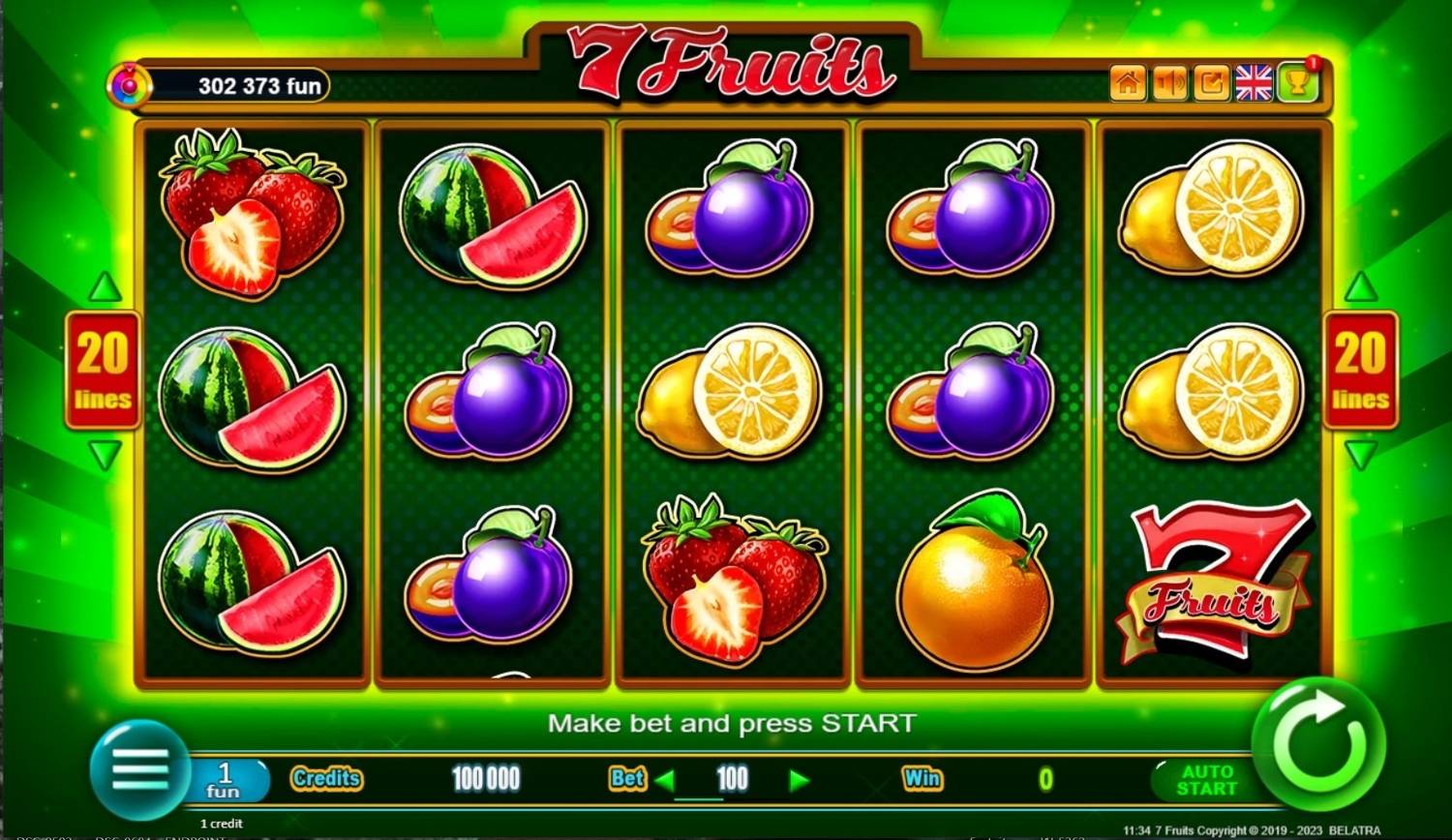Lower the bet with the left green arrow
Screen dimensions: 1452x840
click(x=664, y=779)
